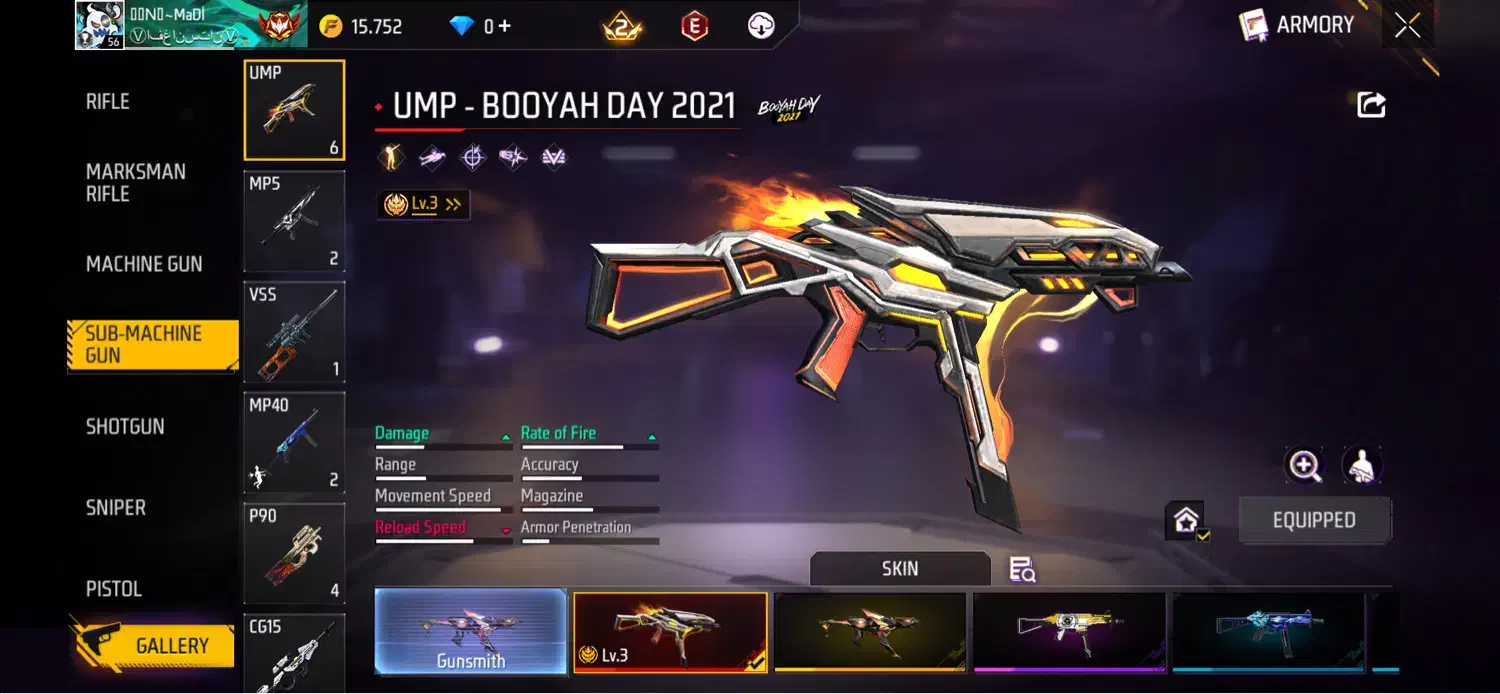
Task: Zoom in with the magnifier icon
Action: [x=1304, y=465]
